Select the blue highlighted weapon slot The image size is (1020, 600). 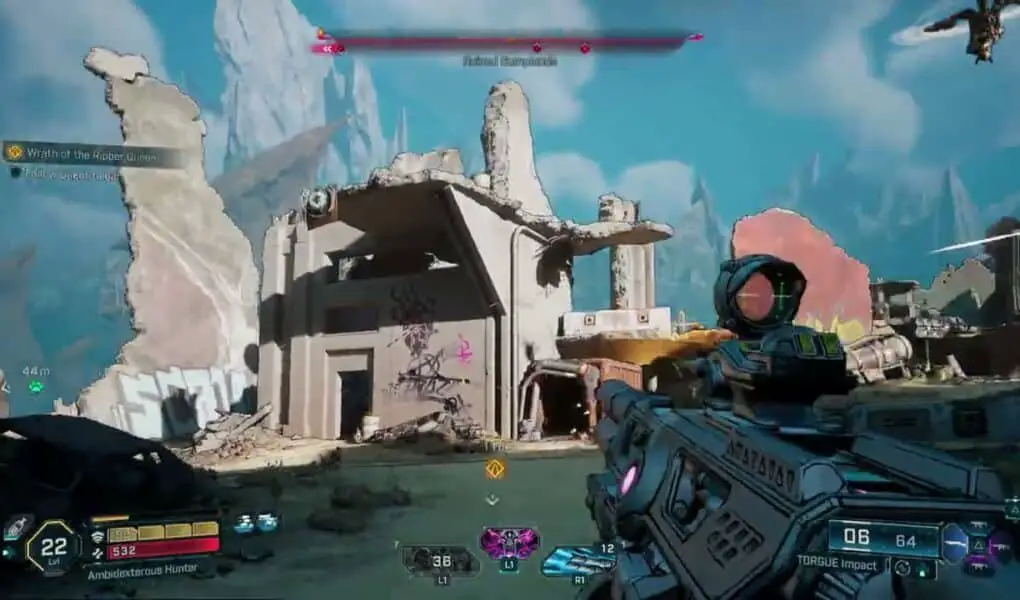point(955,542)
